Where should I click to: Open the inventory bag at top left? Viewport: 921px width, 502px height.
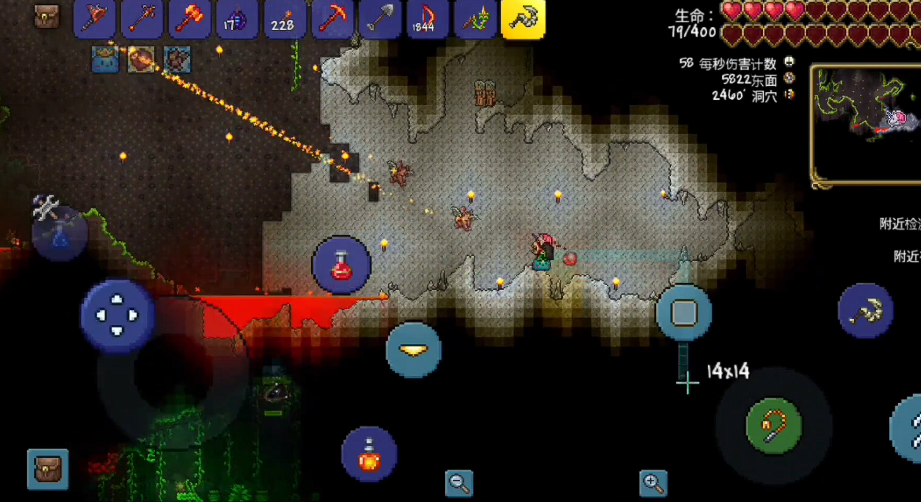coord(46,16)
